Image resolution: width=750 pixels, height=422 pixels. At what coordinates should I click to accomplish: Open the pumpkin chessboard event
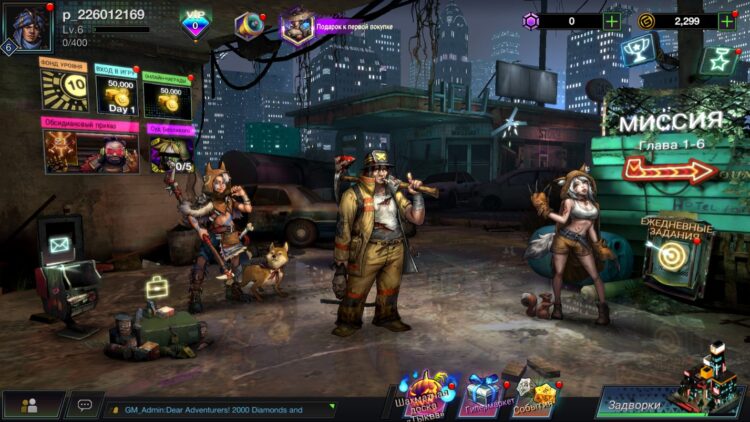(x=424, y=392)
